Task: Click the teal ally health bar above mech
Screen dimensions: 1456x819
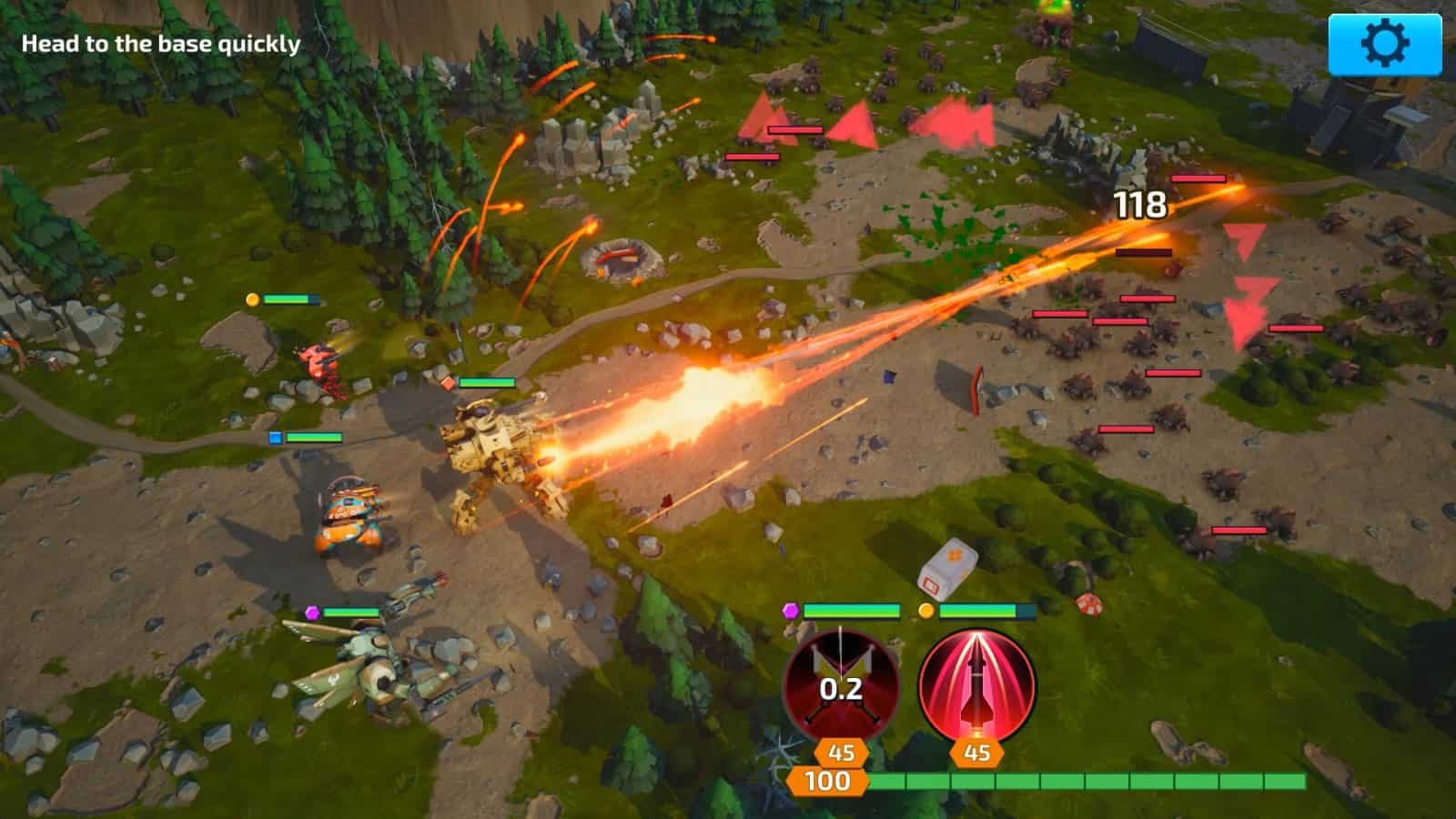Action: pos(486,383)
